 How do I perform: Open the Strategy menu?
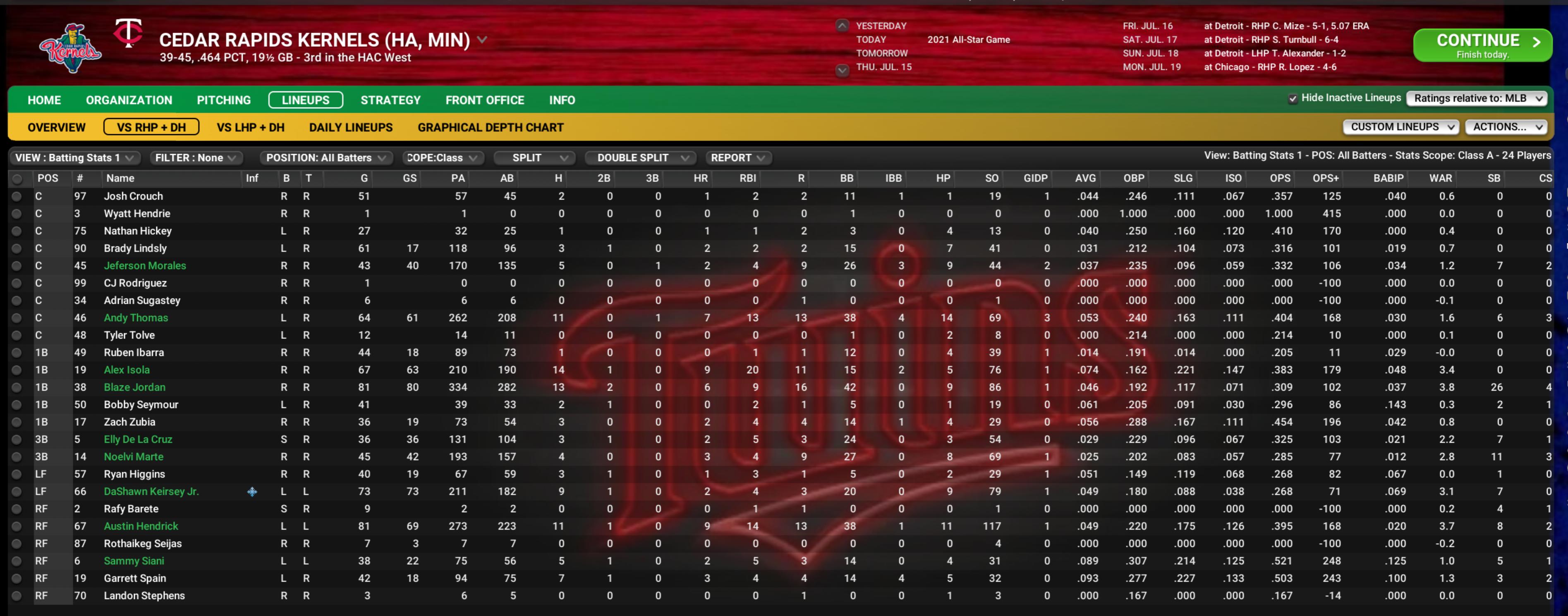point(390,100)
